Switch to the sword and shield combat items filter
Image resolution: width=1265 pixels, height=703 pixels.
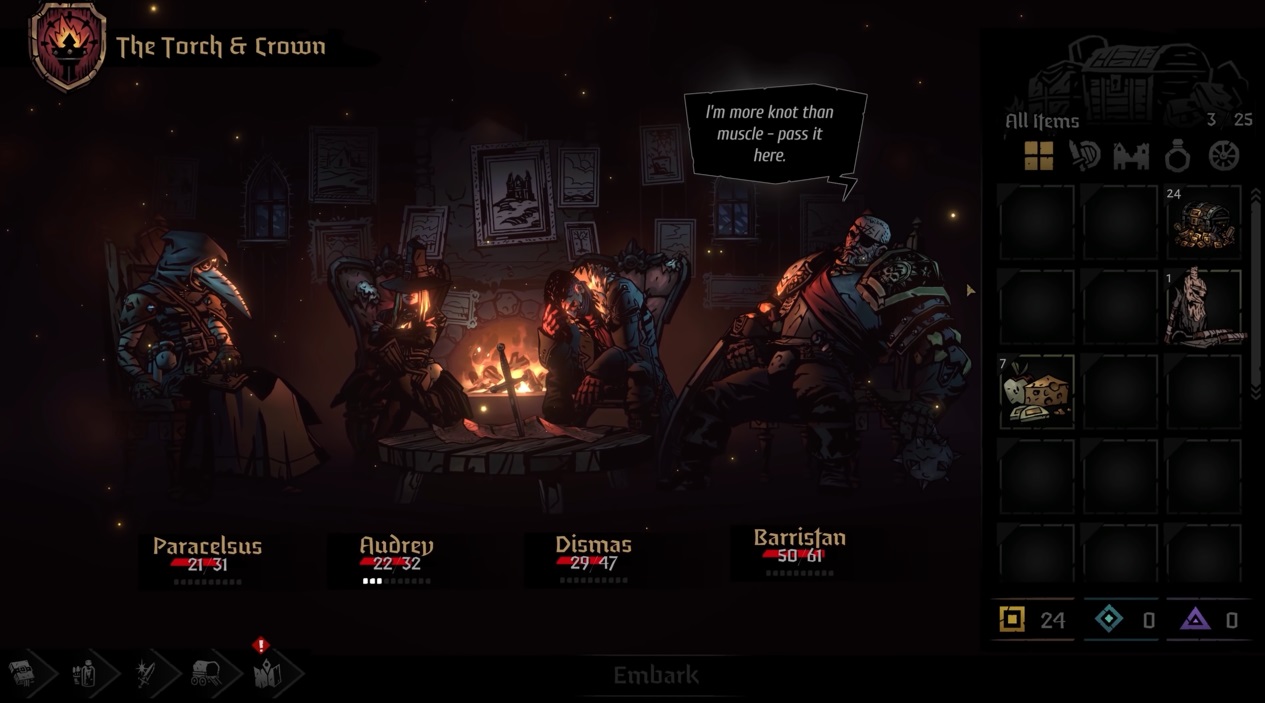click(x=1085, y=156)
